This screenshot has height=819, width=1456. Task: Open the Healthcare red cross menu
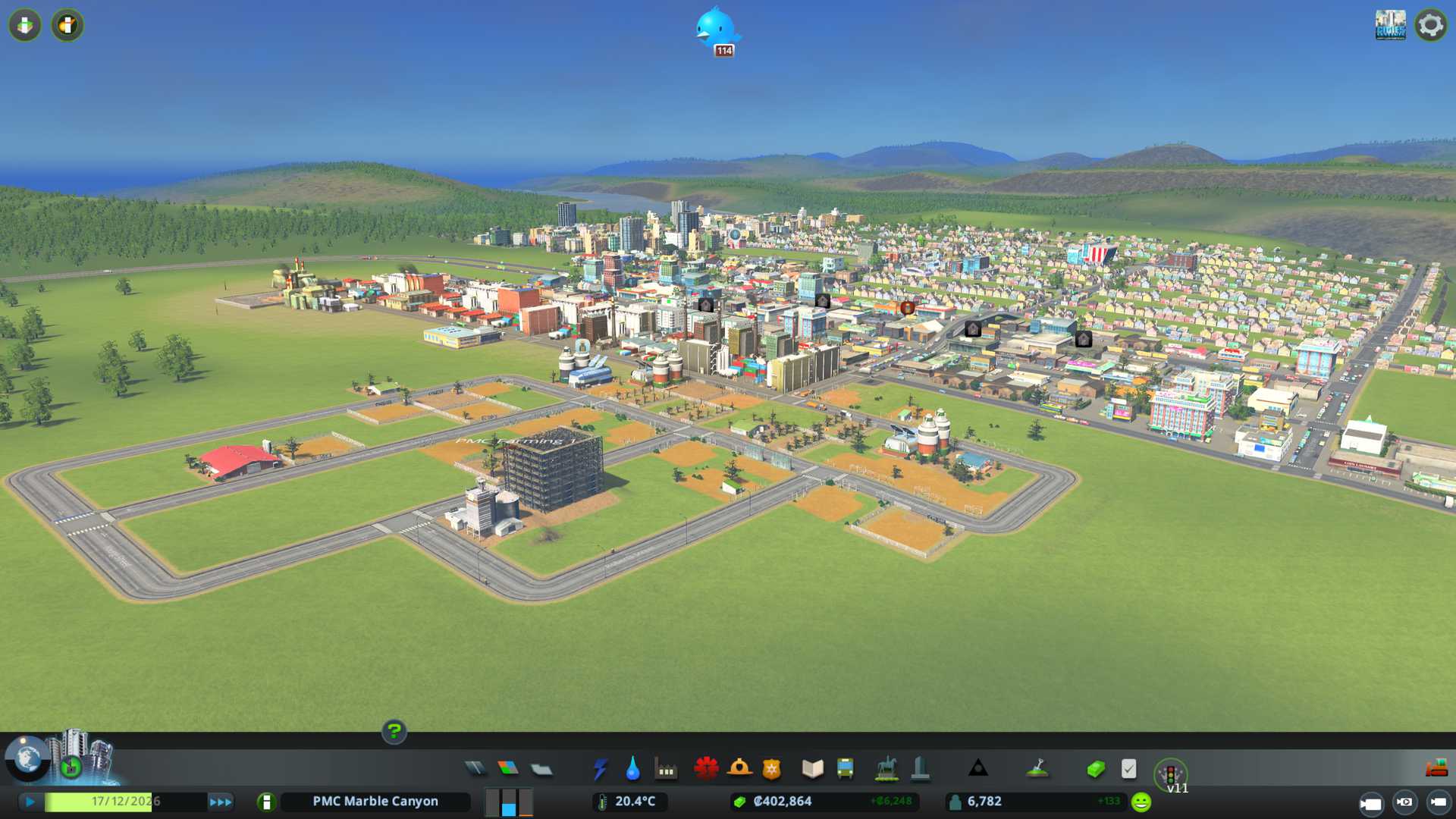point(706,769)
